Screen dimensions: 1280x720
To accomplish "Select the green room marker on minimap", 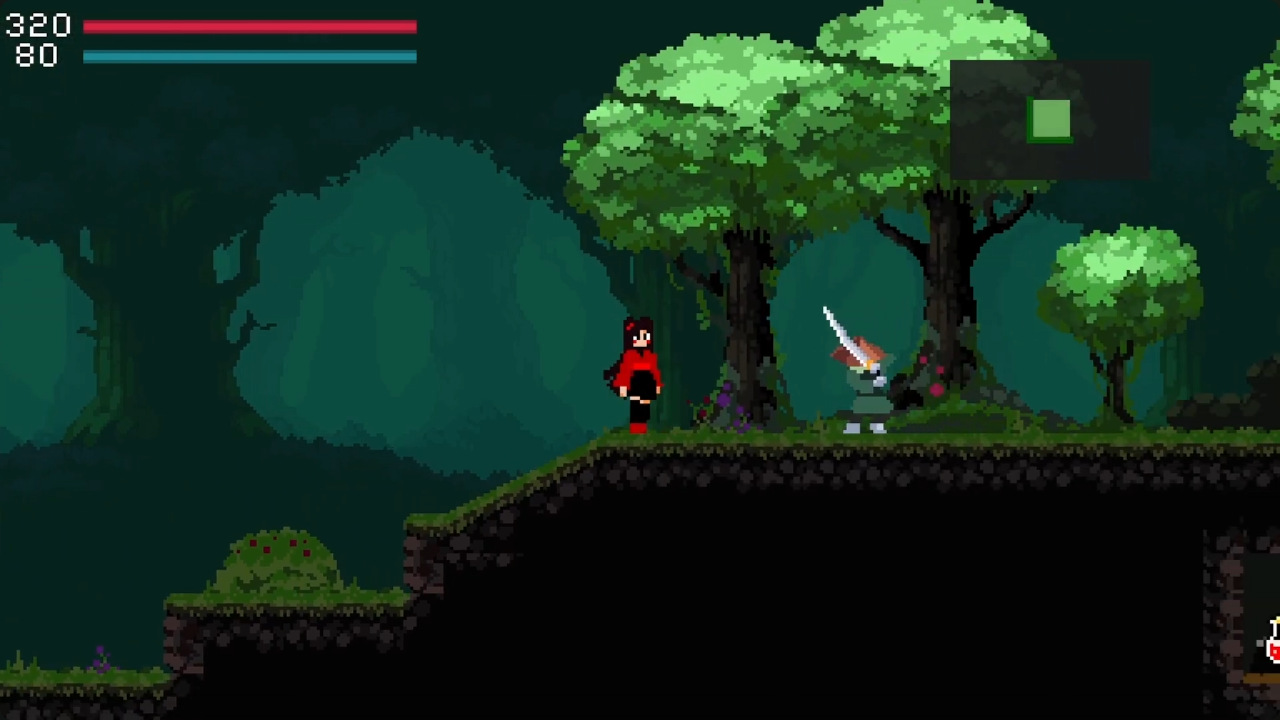I will tap(1049, 120).
